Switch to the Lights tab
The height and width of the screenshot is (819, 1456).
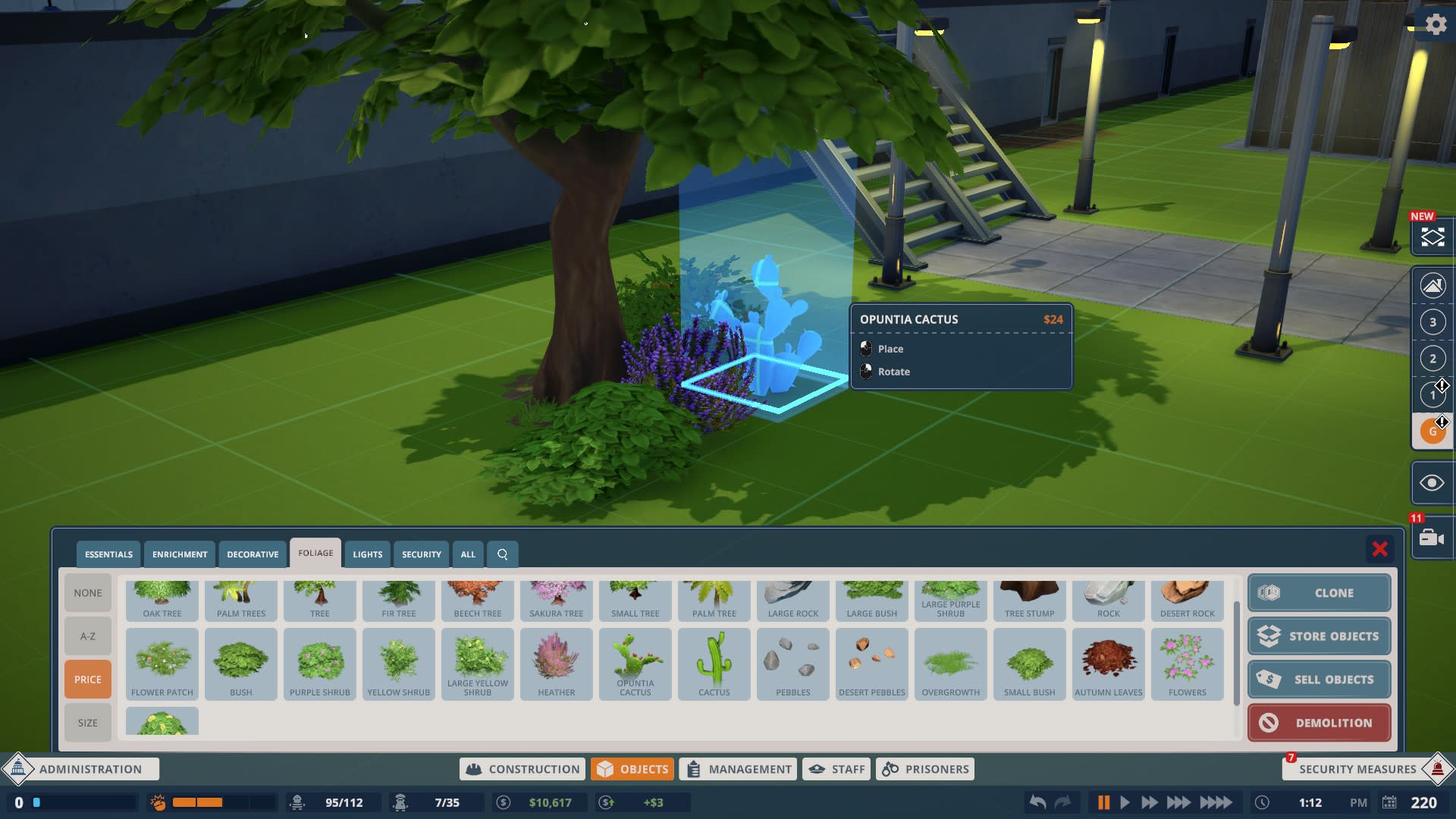pos(368,554)
